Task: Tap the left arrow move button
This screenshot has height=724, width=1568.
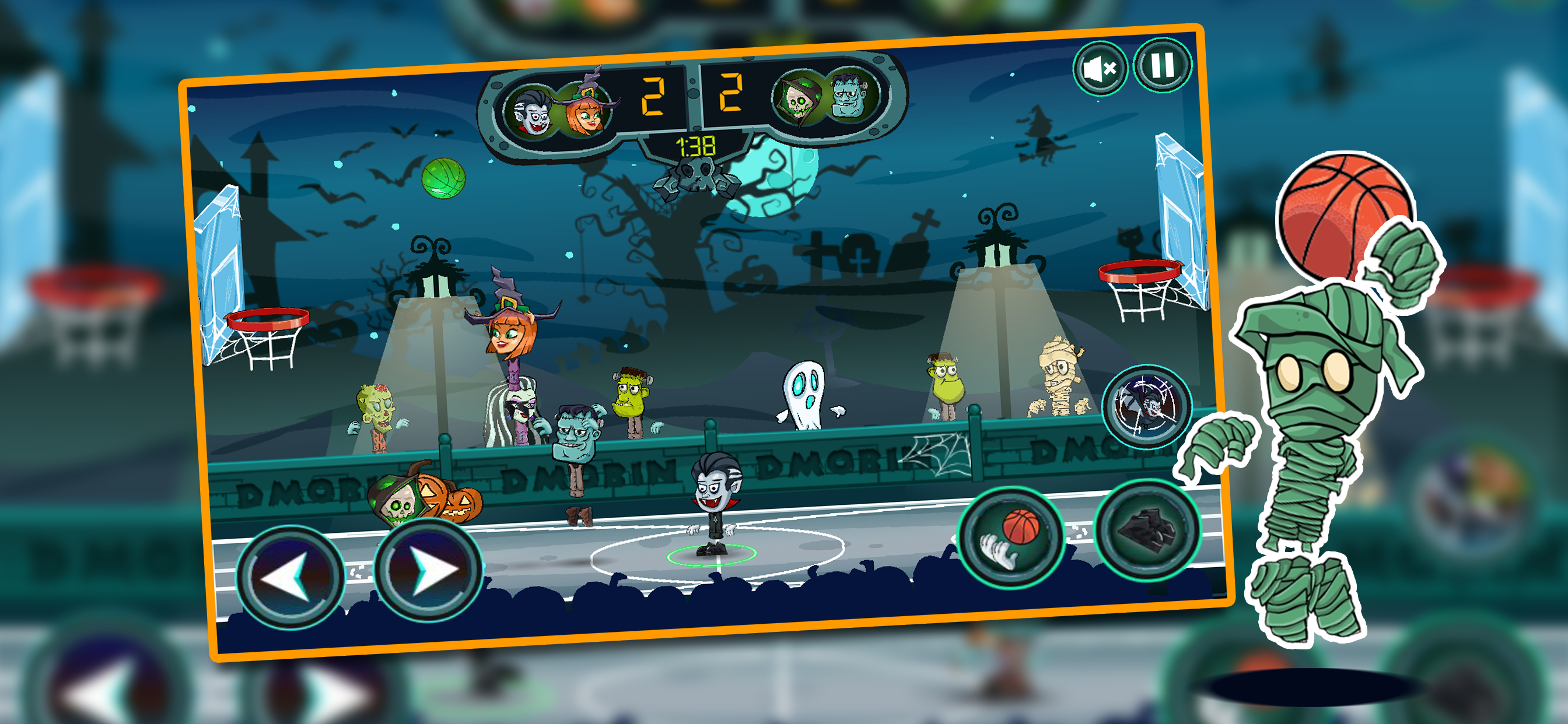Action: pos(291,576)
